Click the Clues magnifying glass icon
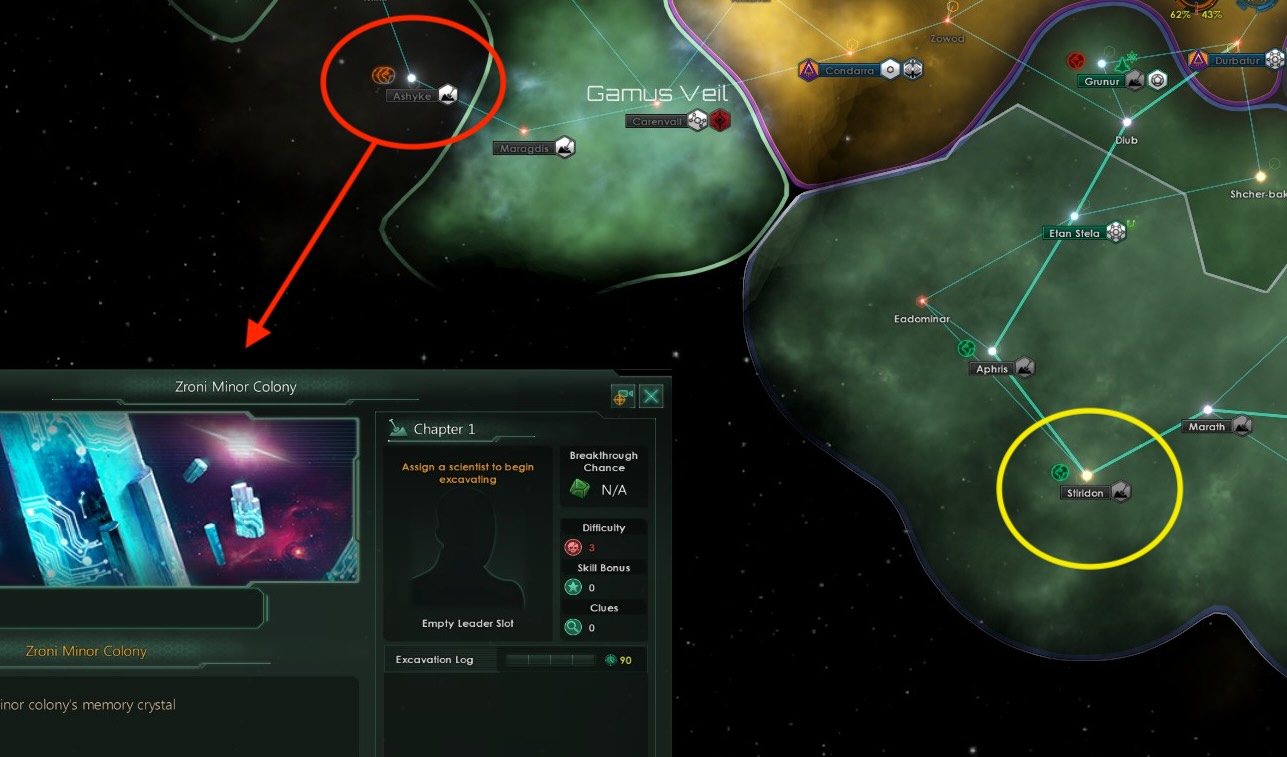The image size is (1287, 757). 573,625
